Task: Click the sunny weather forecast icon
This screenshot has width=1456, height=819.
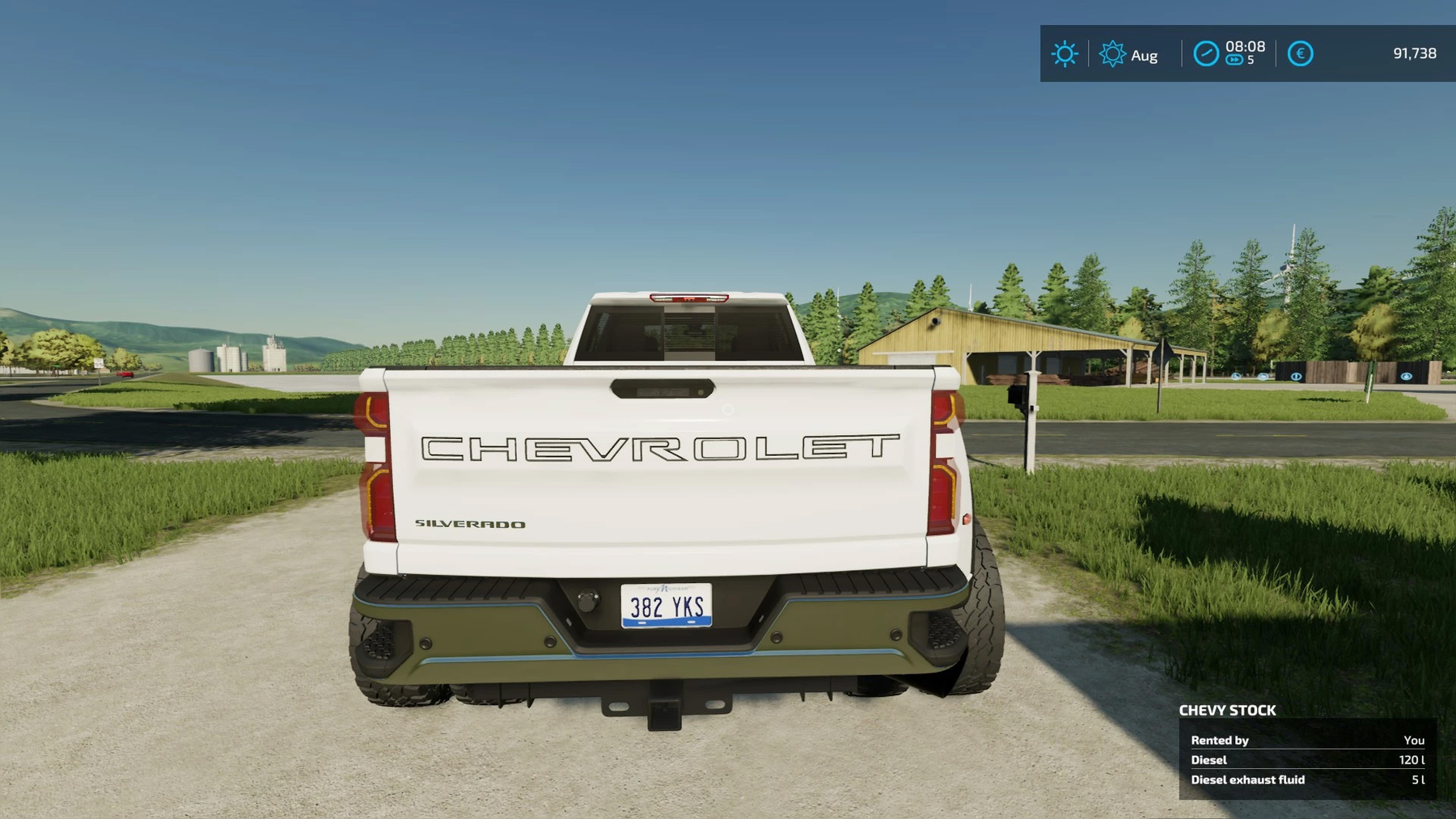Action: pos(1064,54)
